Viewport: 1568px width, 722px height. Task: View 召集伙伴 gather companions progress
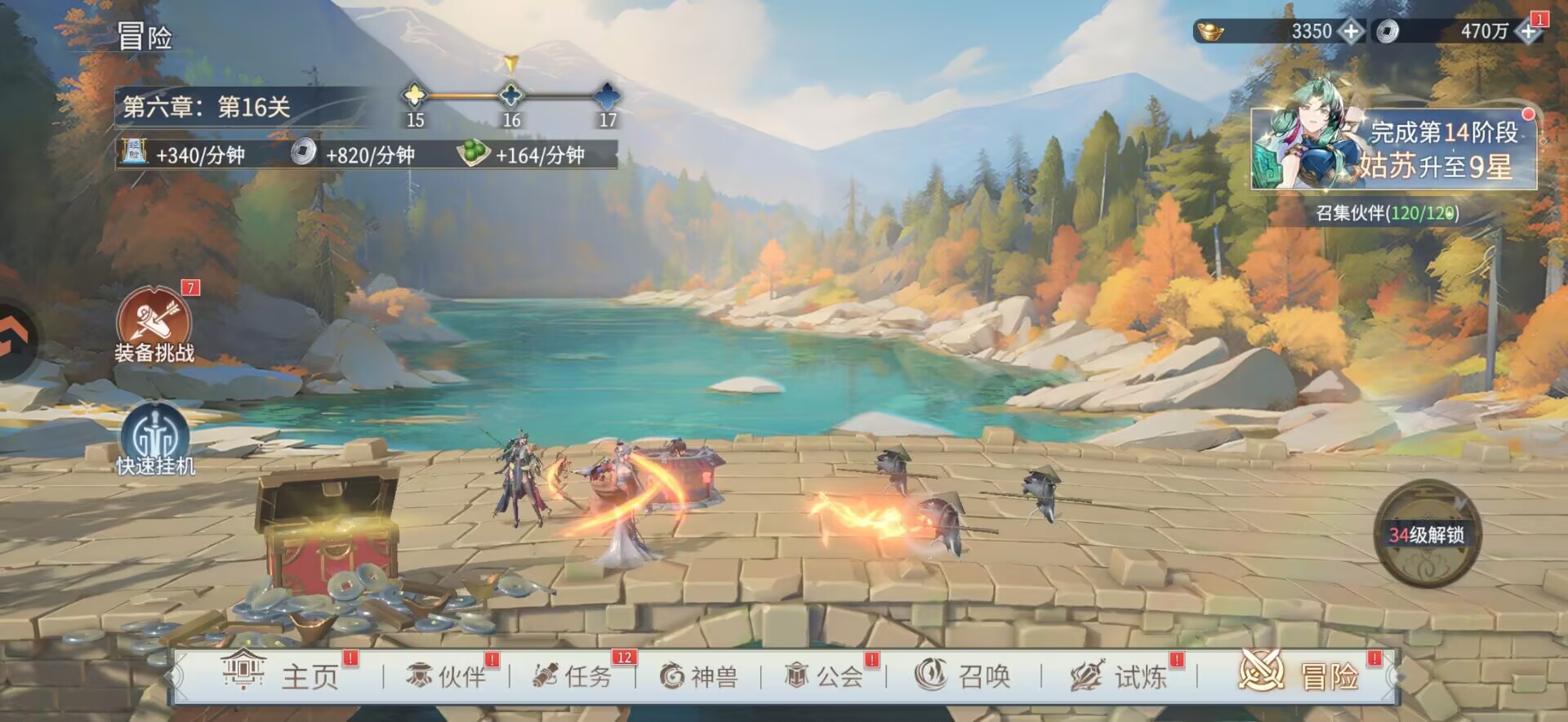click(x=1387, y=213)
